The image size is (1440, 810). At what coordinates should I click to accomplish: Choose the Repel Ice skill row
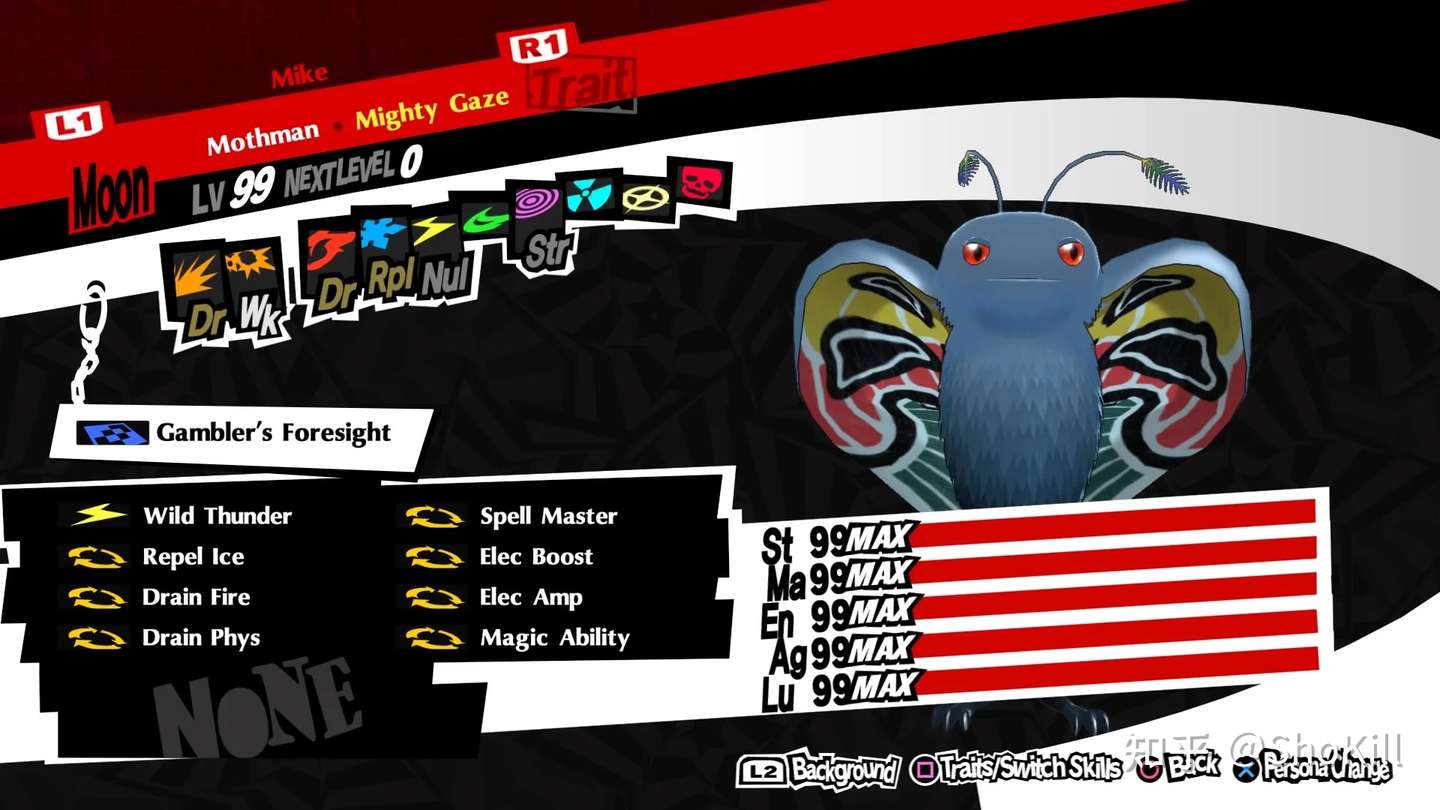193,557
